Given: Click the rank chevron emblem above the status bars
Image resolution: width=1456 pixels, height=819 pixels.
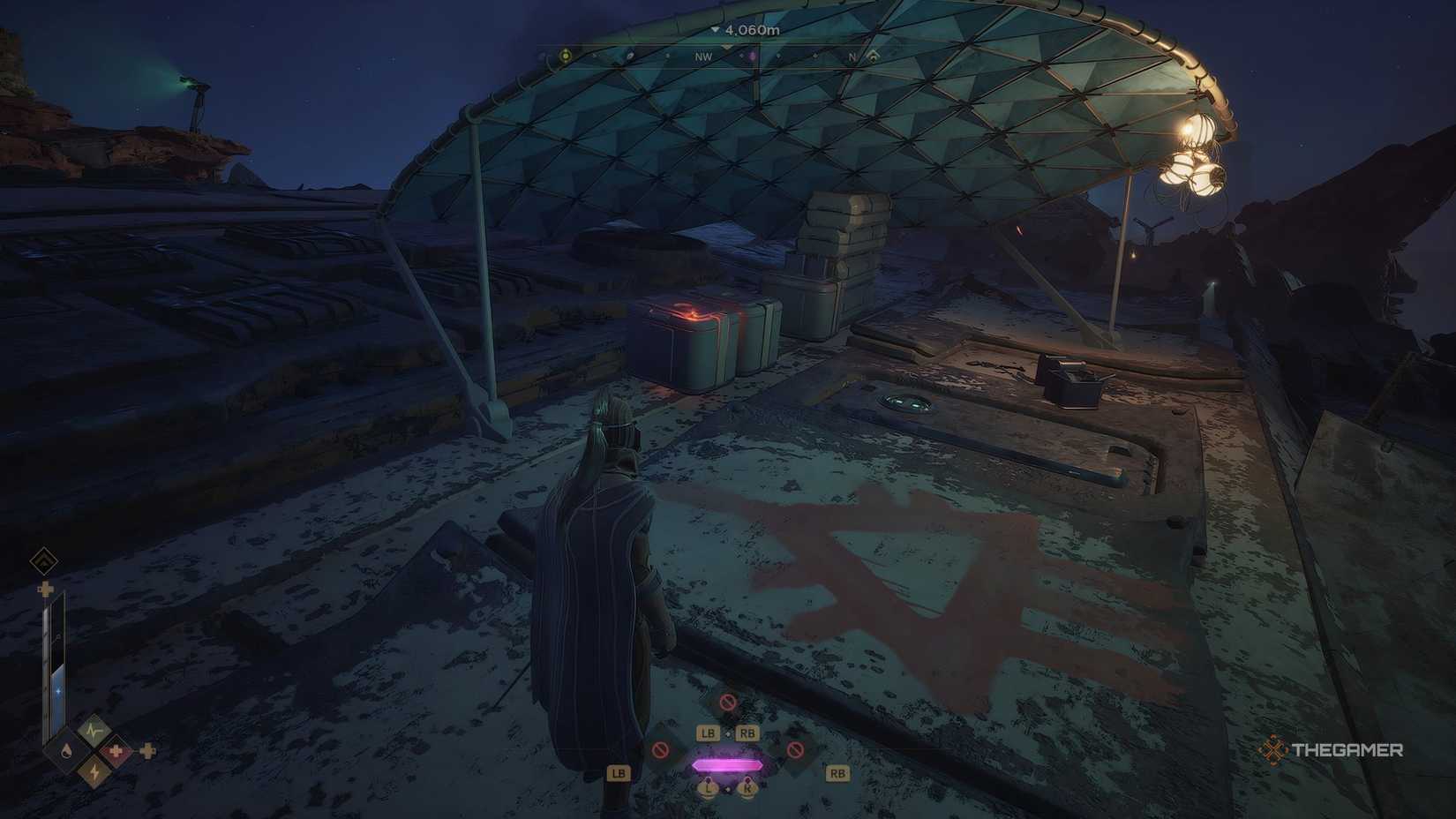Looking at the screenshot, I should 43,560.
